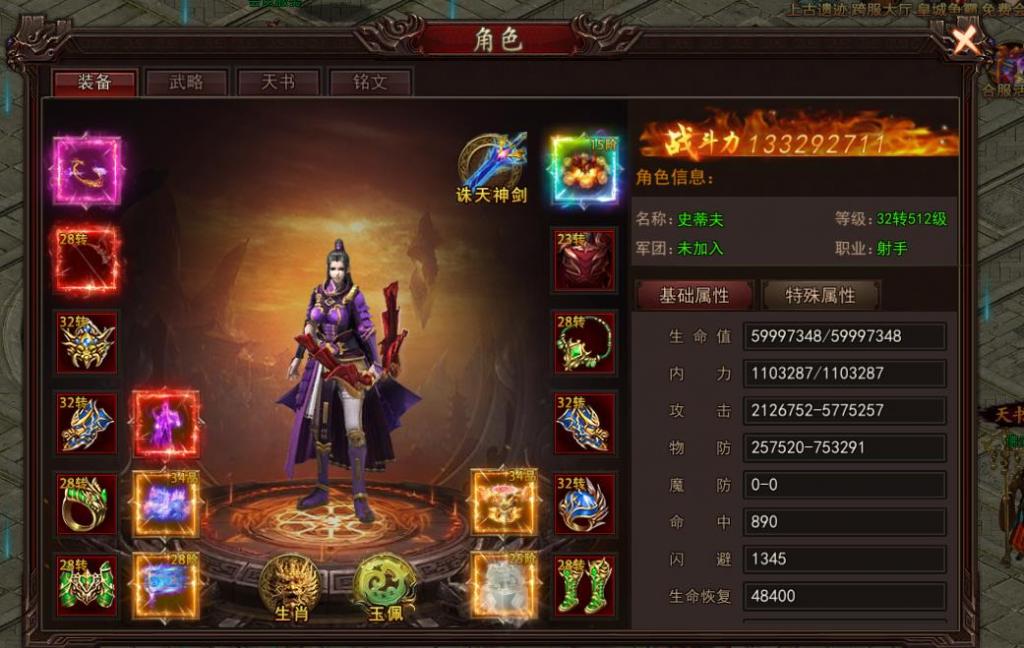Viewport: 1024px width, 648px height.
Task: Select the golden helmet equipment slot
Action: click(86, 341)
